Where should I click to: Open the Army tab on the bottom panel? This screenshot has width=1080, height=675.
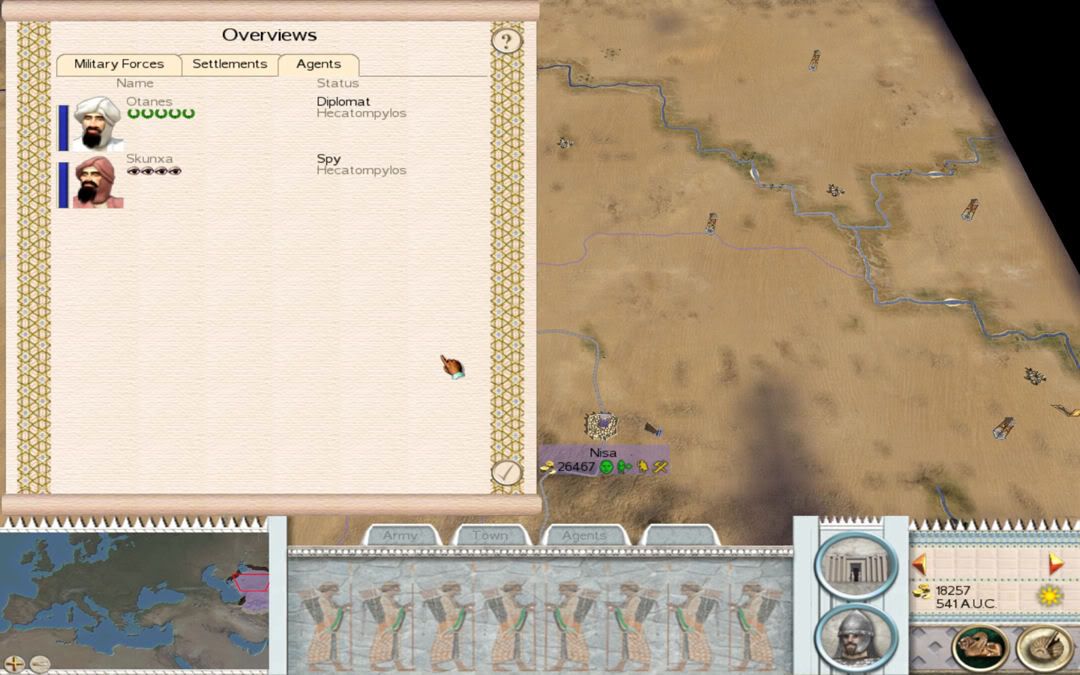[x=400, y=536]
